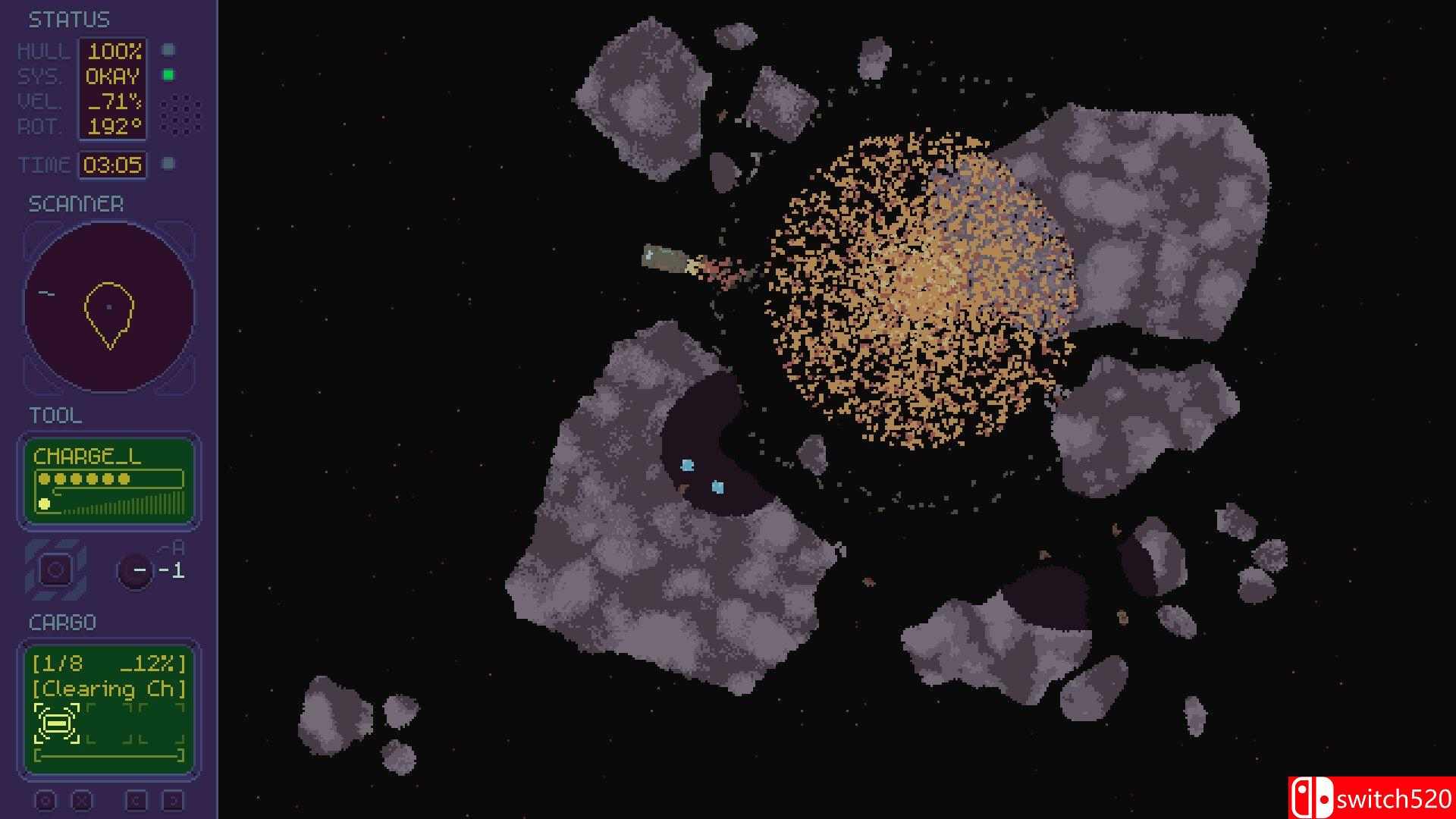Collapse the STATUS panel header

tap(68, 19)
